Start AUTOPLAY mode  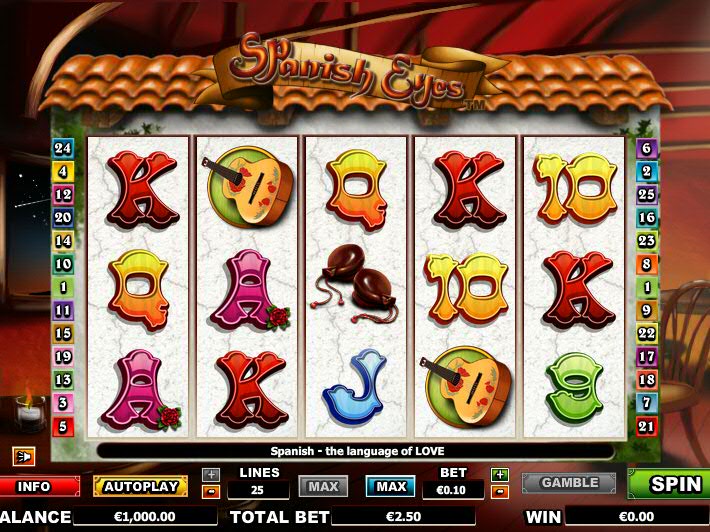click(140, 487)
